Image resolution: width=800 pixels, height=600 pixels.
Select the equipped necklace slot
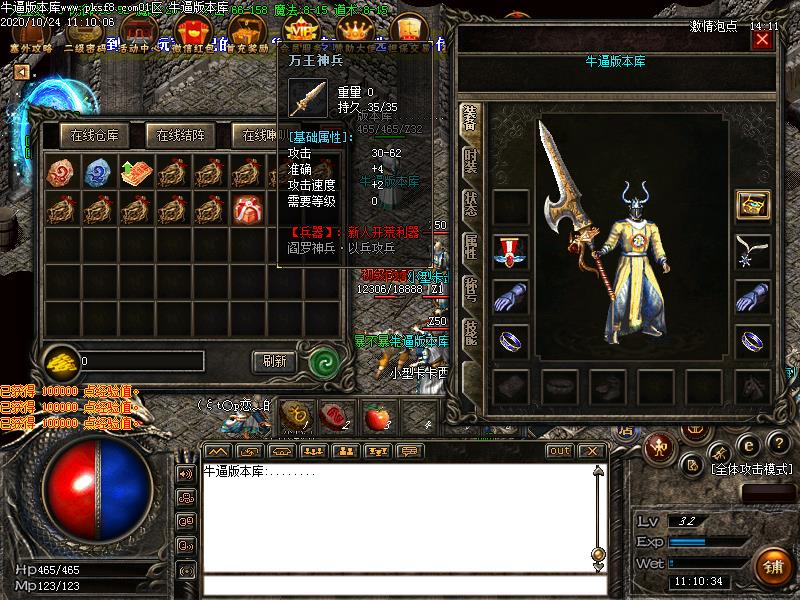tap(752, 250)
